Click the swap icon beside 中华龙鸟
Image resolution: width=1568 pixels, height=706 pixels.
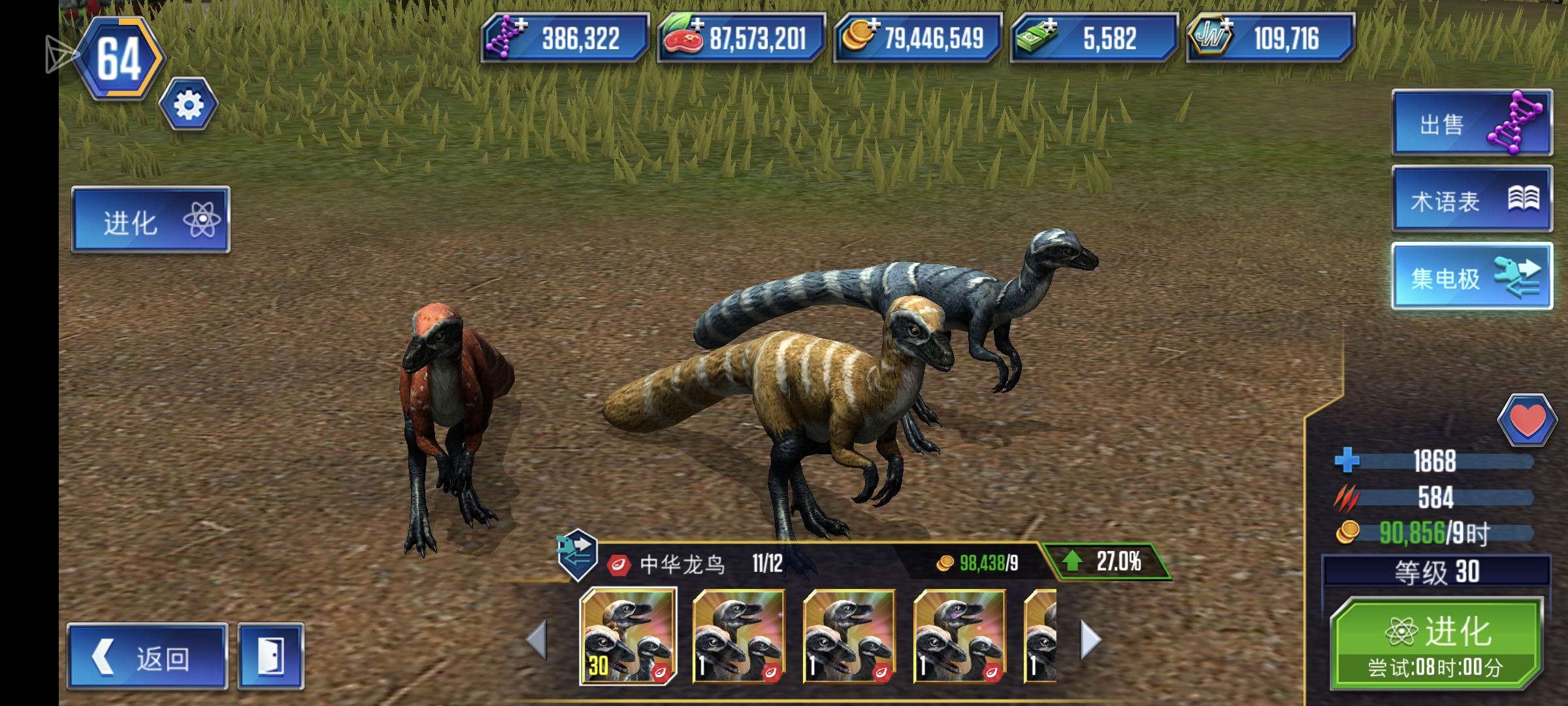click(577, 554)
